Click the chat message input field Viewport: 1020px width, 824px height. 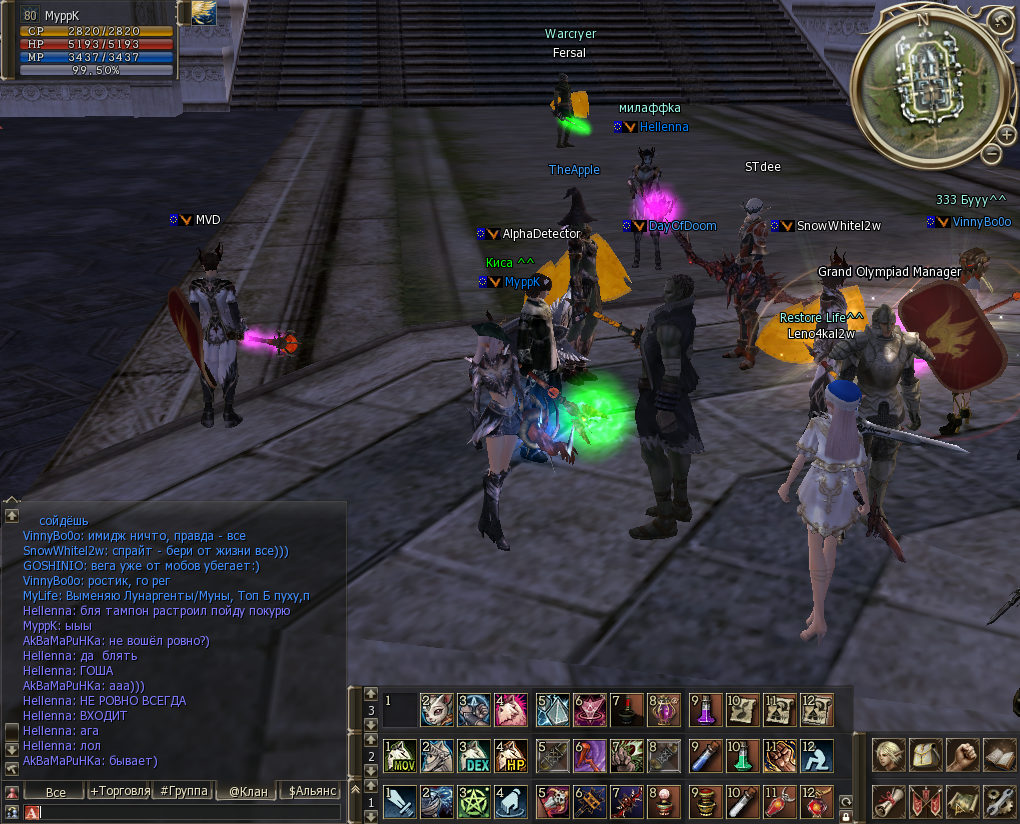click(190, 812)
